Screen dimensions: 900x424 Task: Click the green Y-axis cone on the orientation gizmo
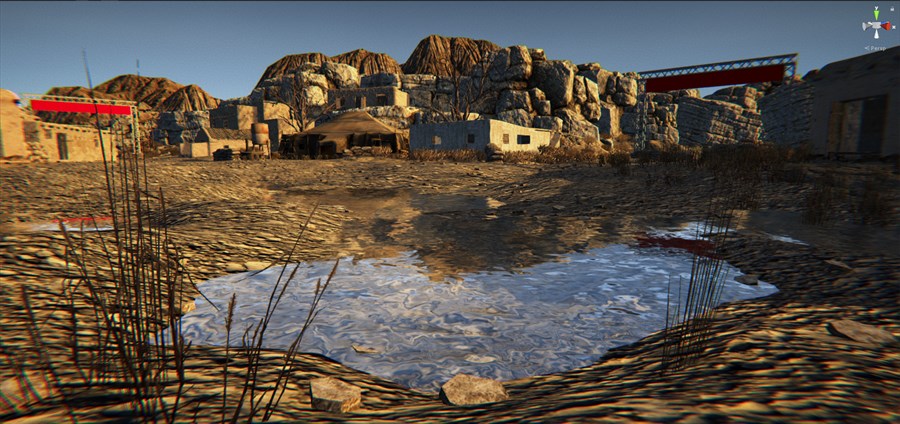tap(877, 14)
